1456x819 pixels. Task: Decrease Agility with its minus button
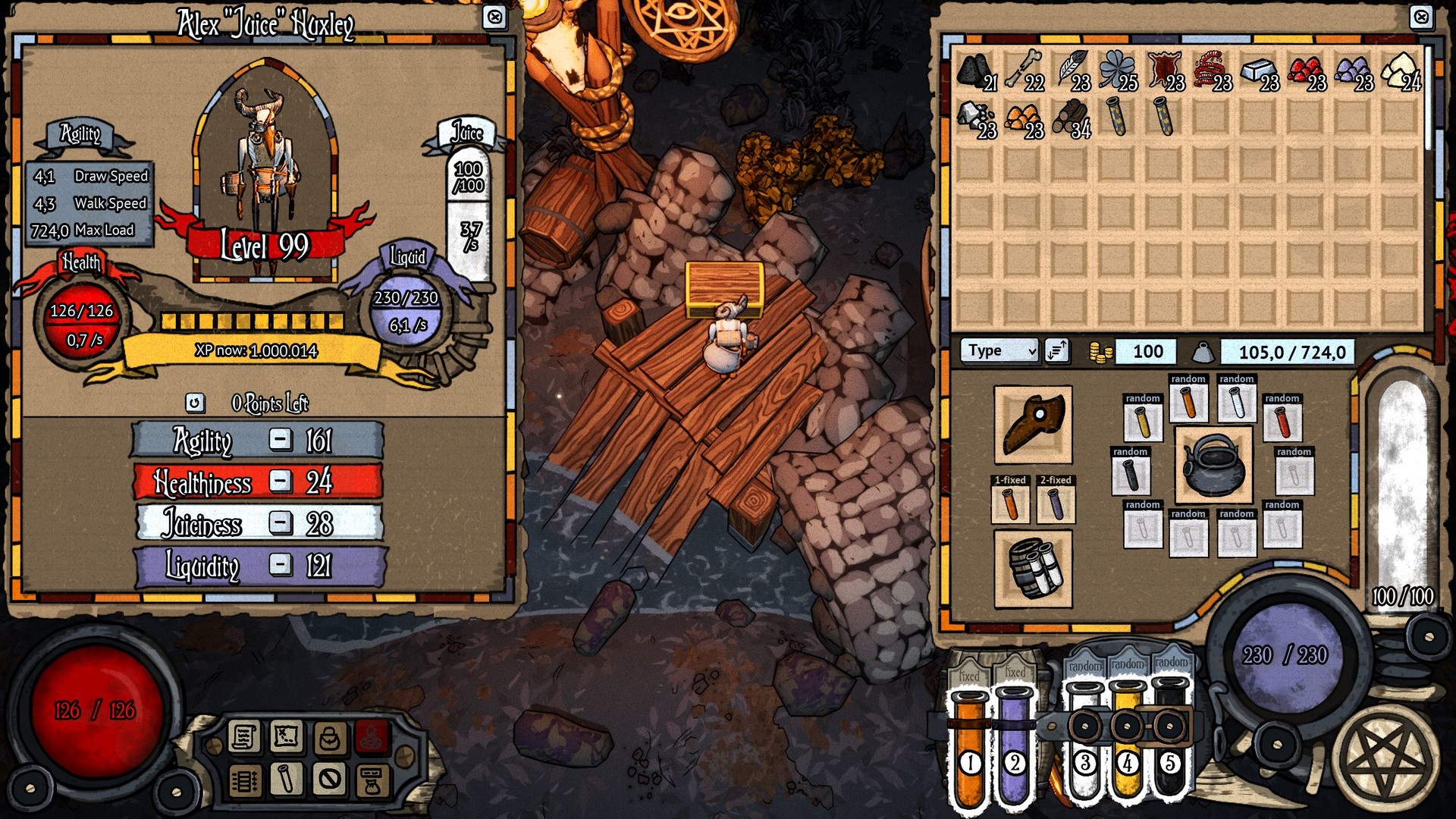[281, 441]
